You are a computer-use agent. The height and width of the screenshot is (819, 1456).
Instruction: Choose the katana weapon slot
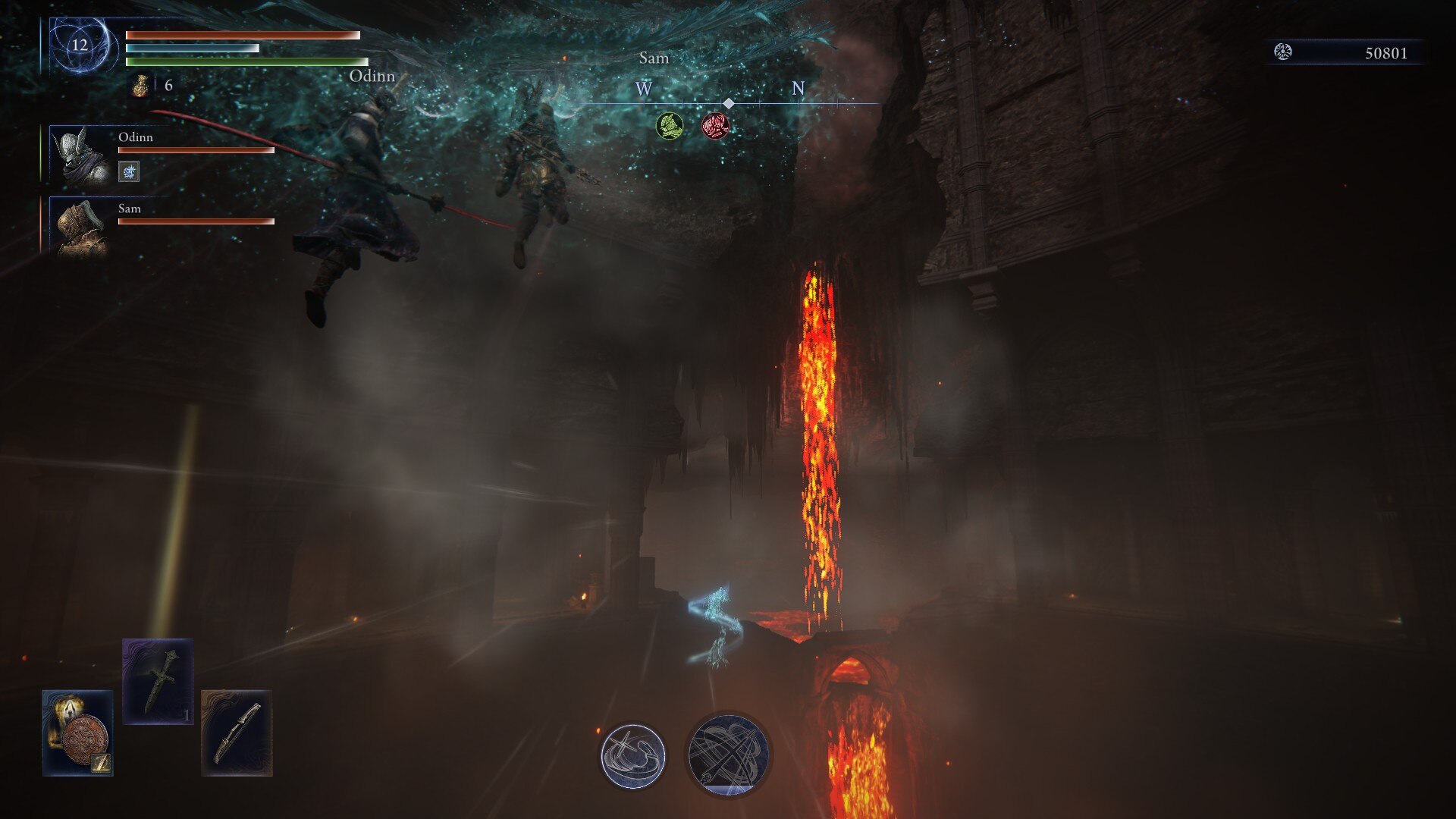[x=237, y=733]
